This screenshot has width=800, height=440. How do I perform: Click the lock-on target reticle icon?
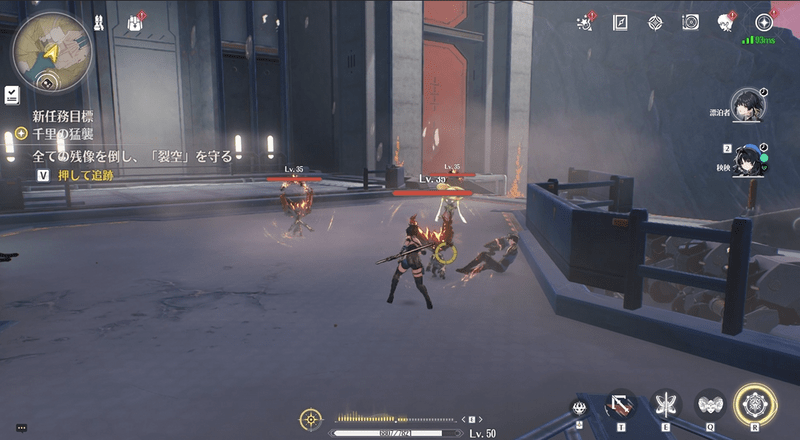(312, 419)
